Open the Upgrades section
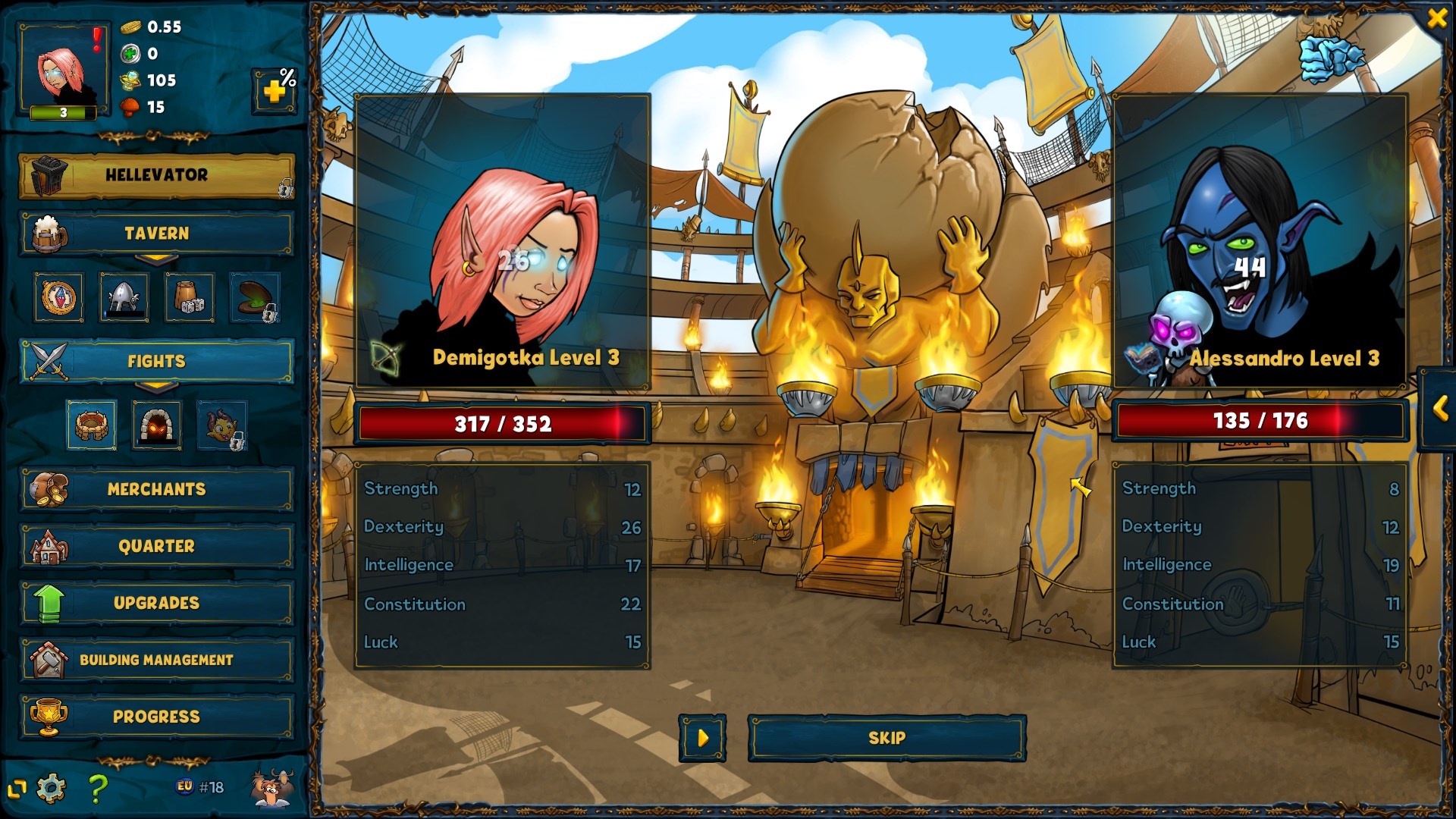Image resolution: width=1456 pixels, height=819 pixels. tap(156, 603)
